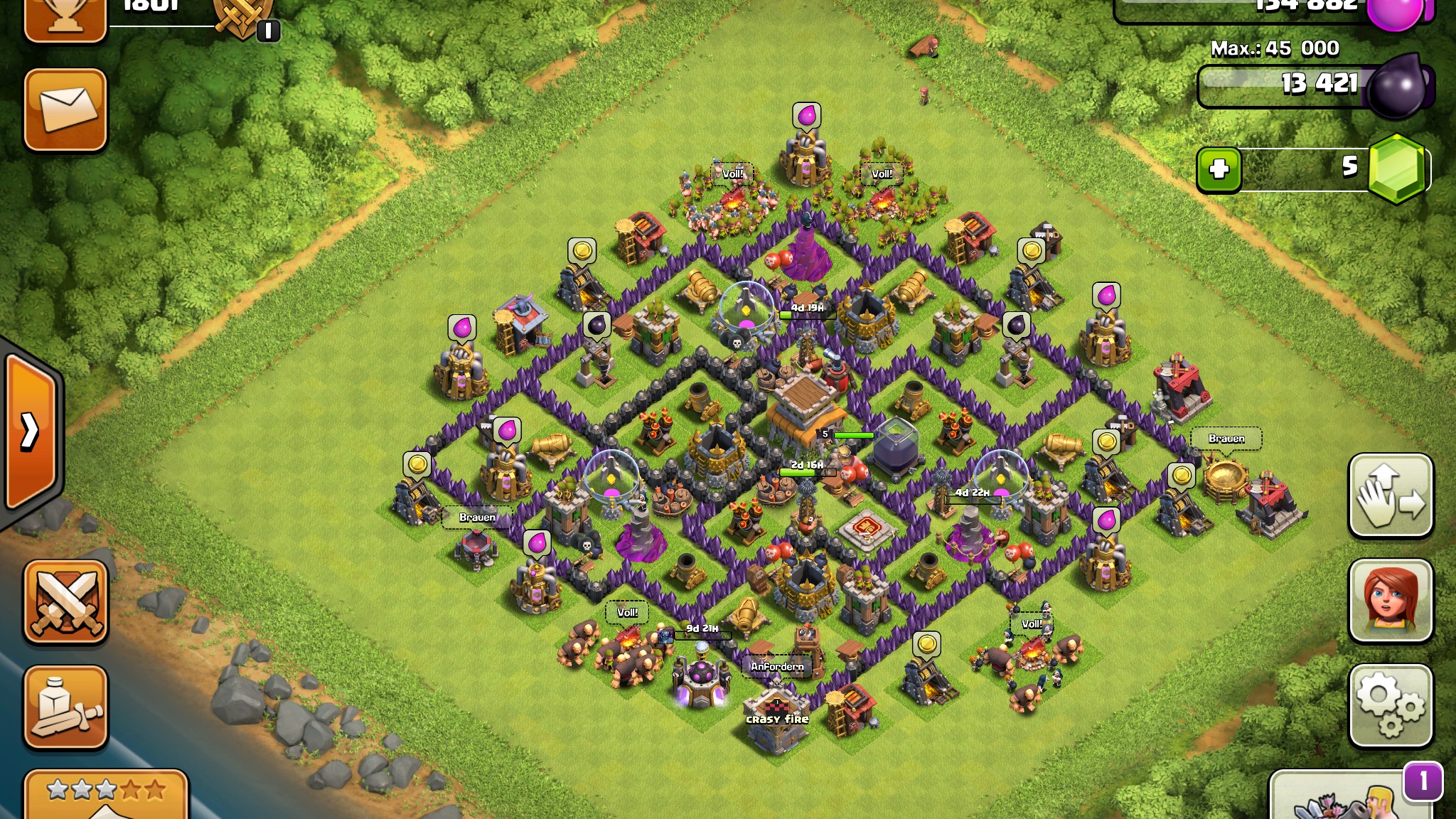
Task: Activate the village edit layout hand button
Action: 1390,496
